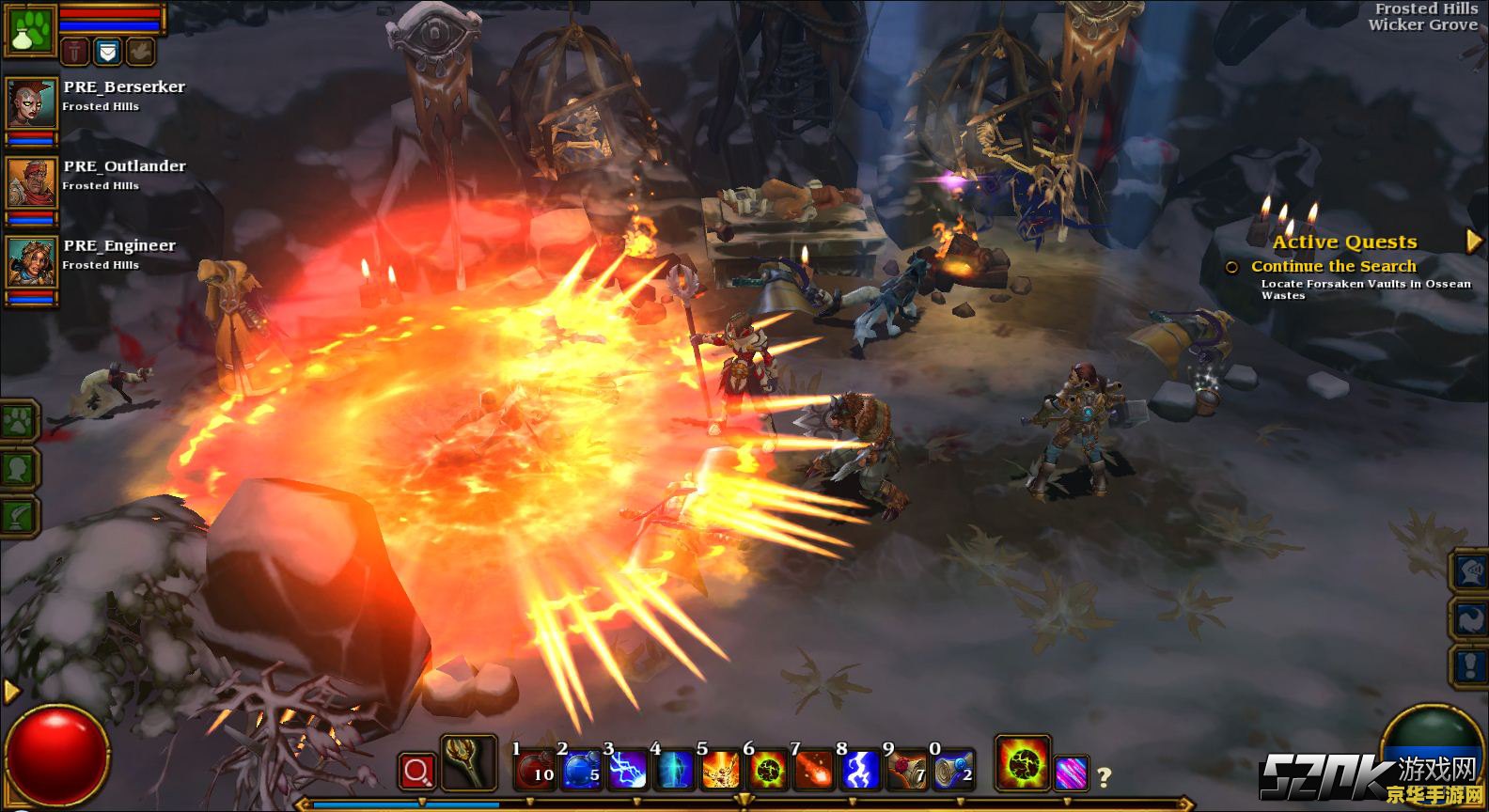1489x812 pixels.
Task: Click the red magnifying glass button
Action: (x=416, y=772)
